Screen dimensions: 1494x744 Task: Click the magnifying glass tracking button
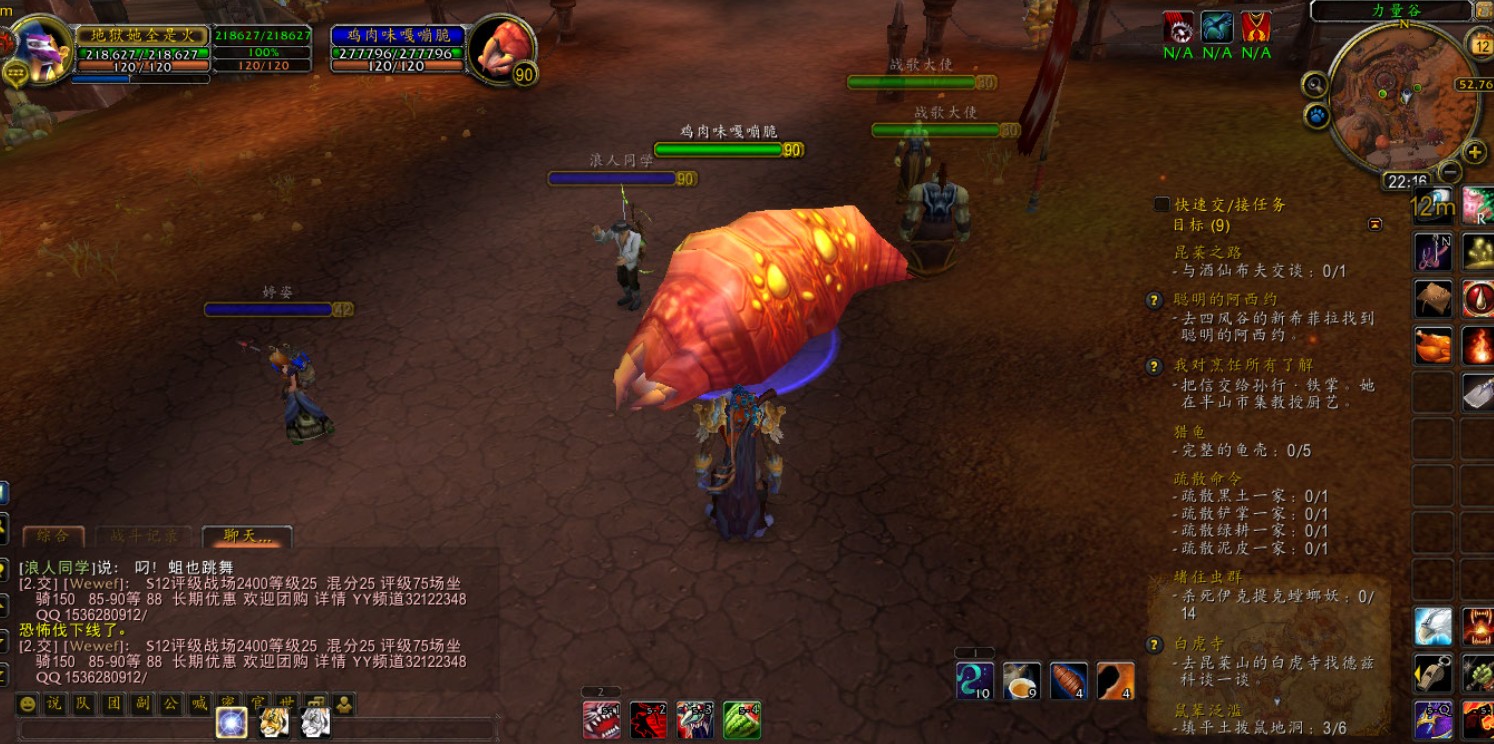(1315, 85)
